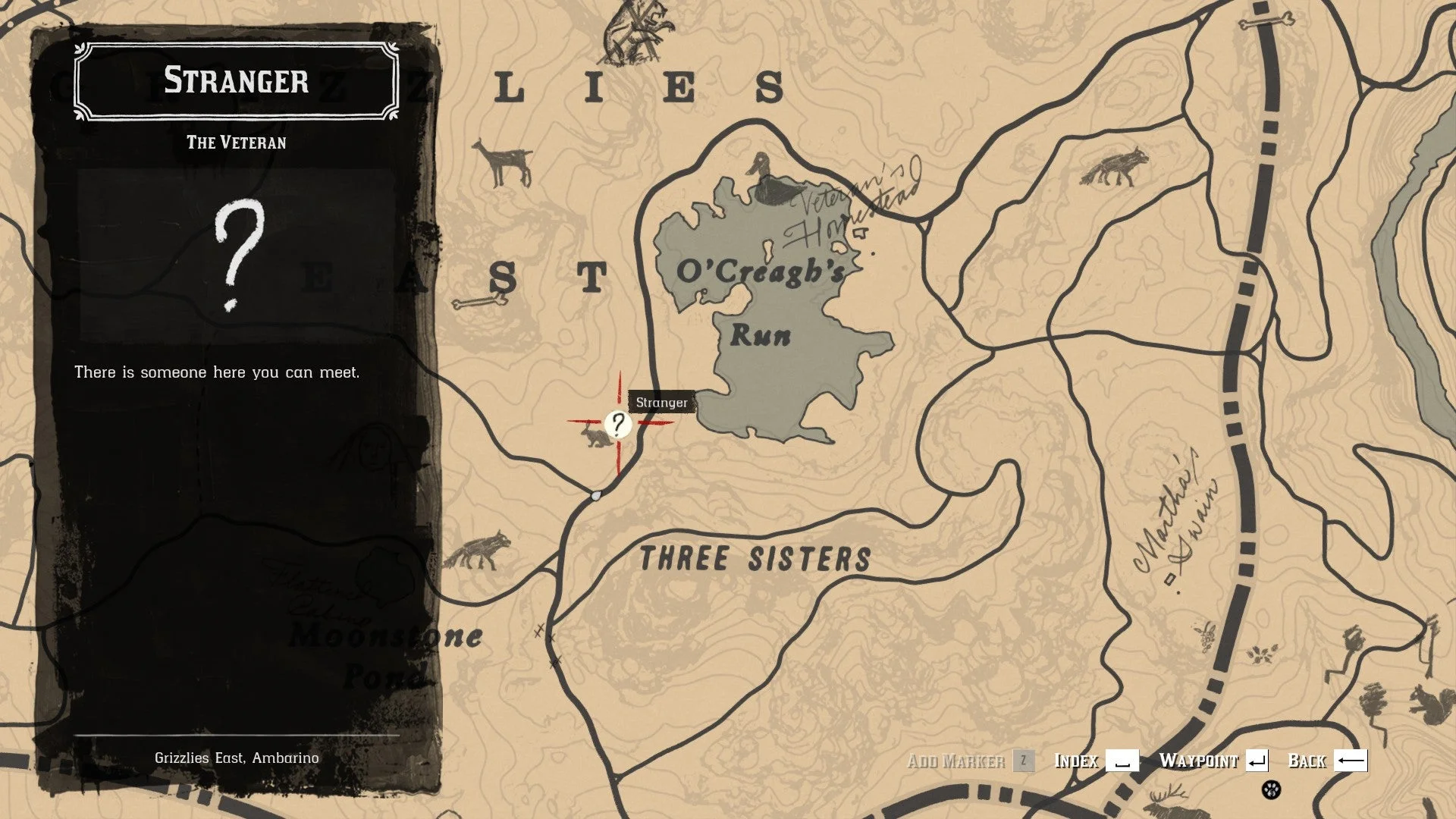Set a Waypoint using the Waypoint control
The image size is (1456, 819).
point(1199,761)
